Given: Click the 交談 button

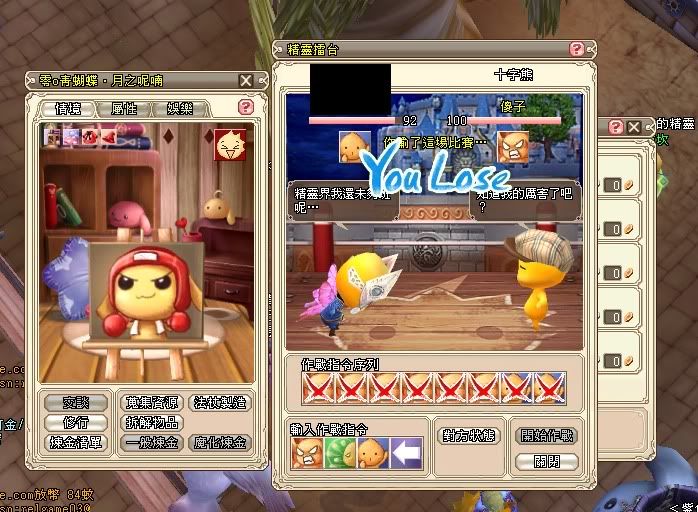Looking at the screenshot, I should click(x=76, y=402).
